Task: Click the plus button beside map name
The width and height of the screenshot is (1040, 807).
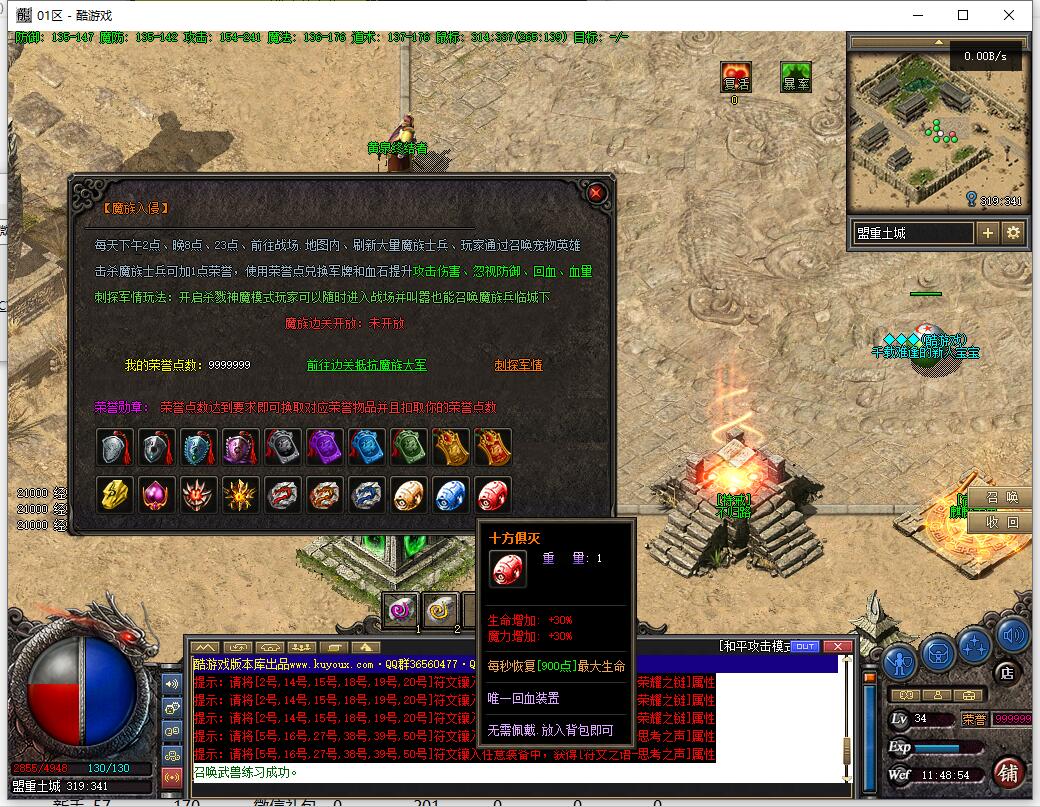Action: 987,233
